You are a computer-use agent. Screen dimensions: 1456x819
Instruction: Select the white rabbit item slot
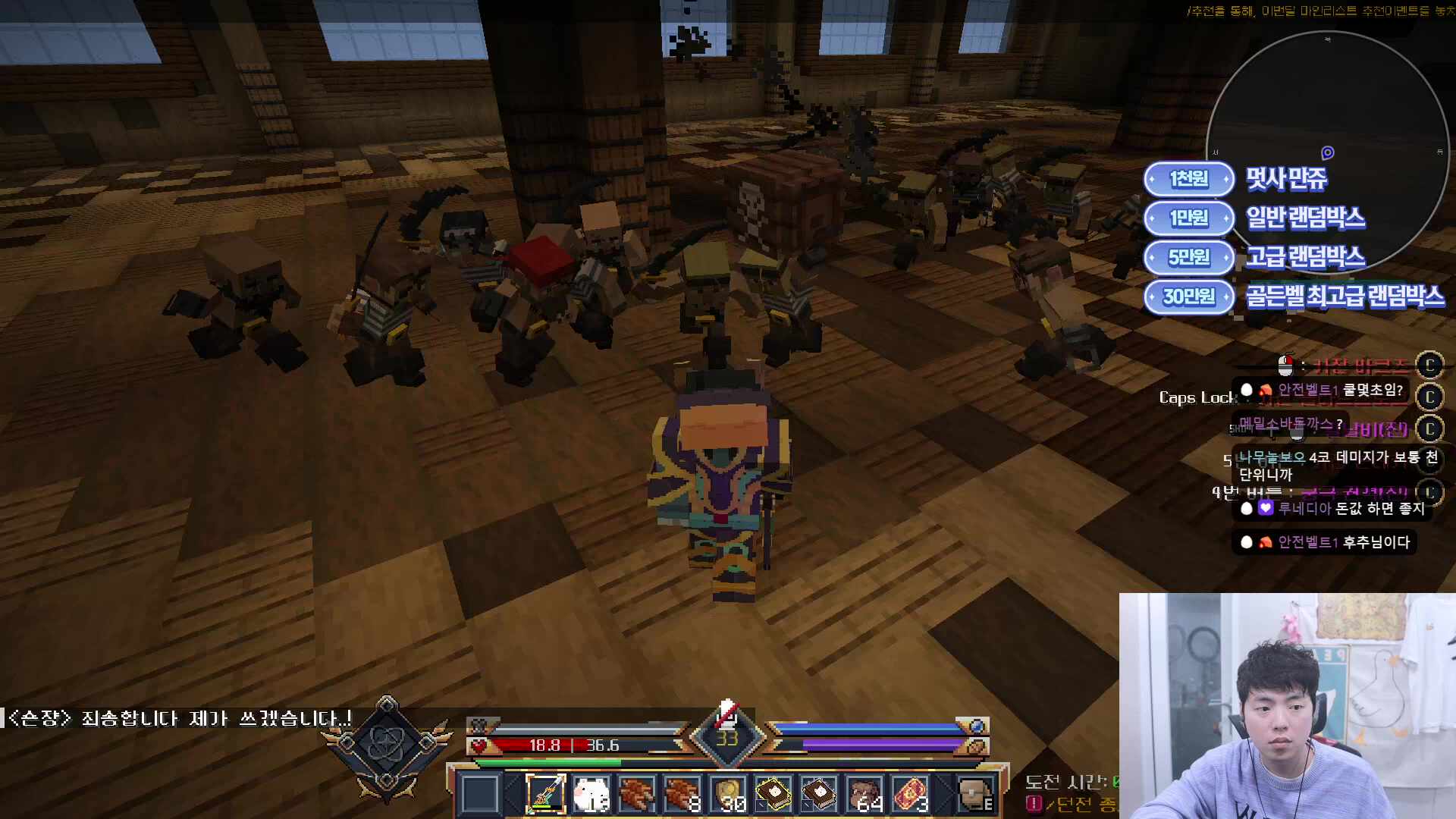[591, 794]
